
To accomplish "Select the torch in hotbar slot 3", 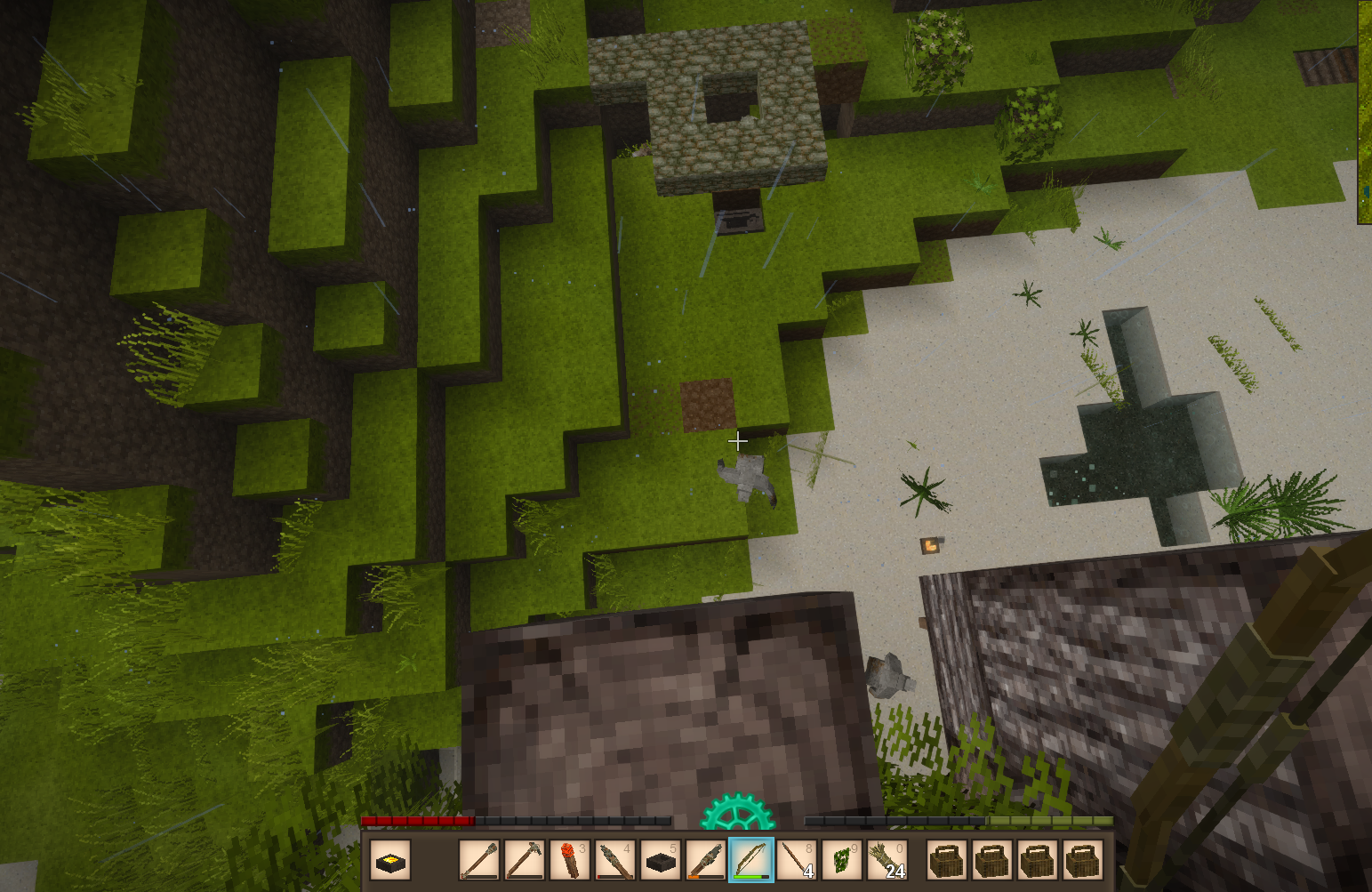I will tap(570, 860).
